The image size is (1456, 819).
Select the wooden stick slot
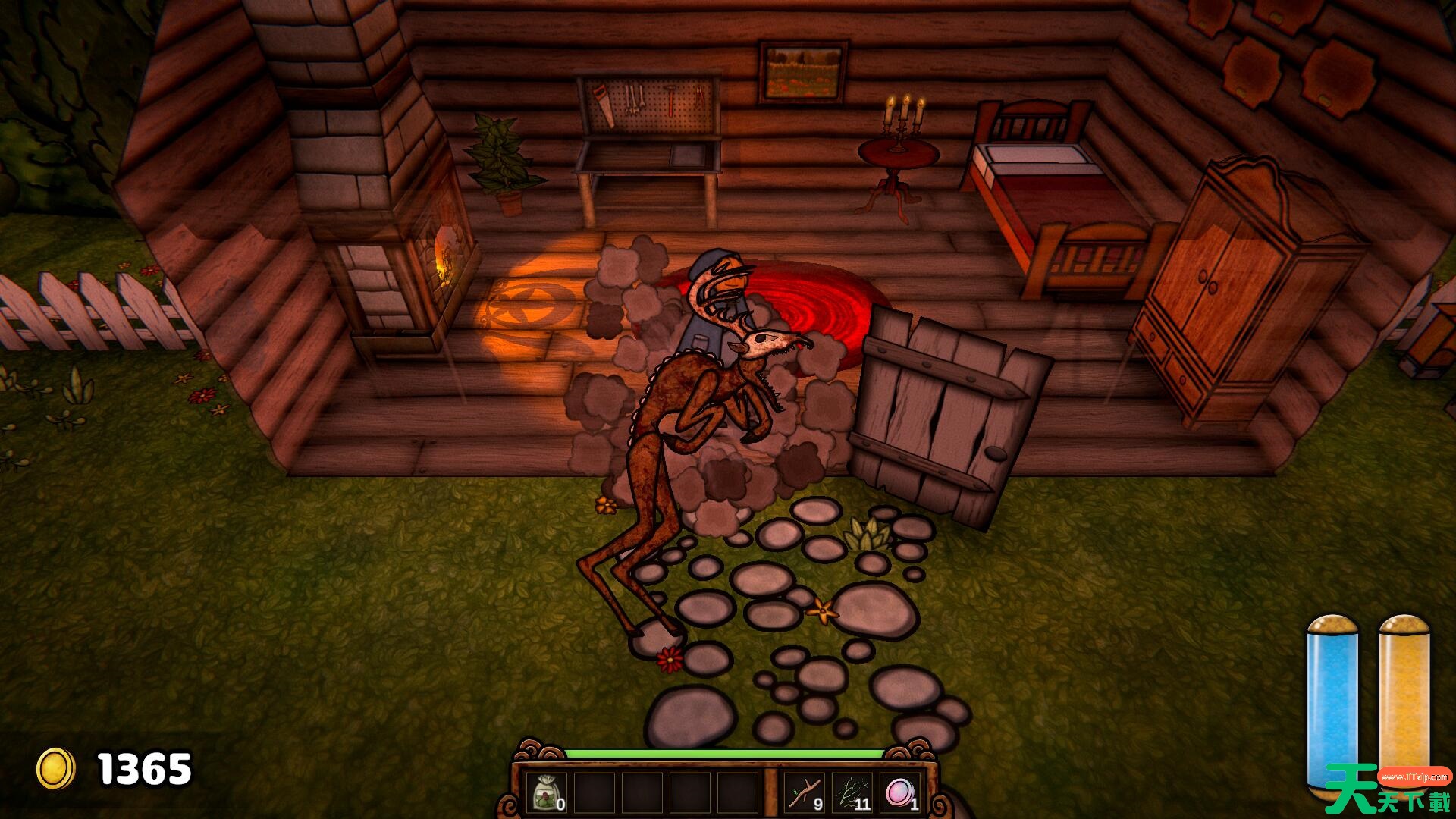click(x=804, y=793)
